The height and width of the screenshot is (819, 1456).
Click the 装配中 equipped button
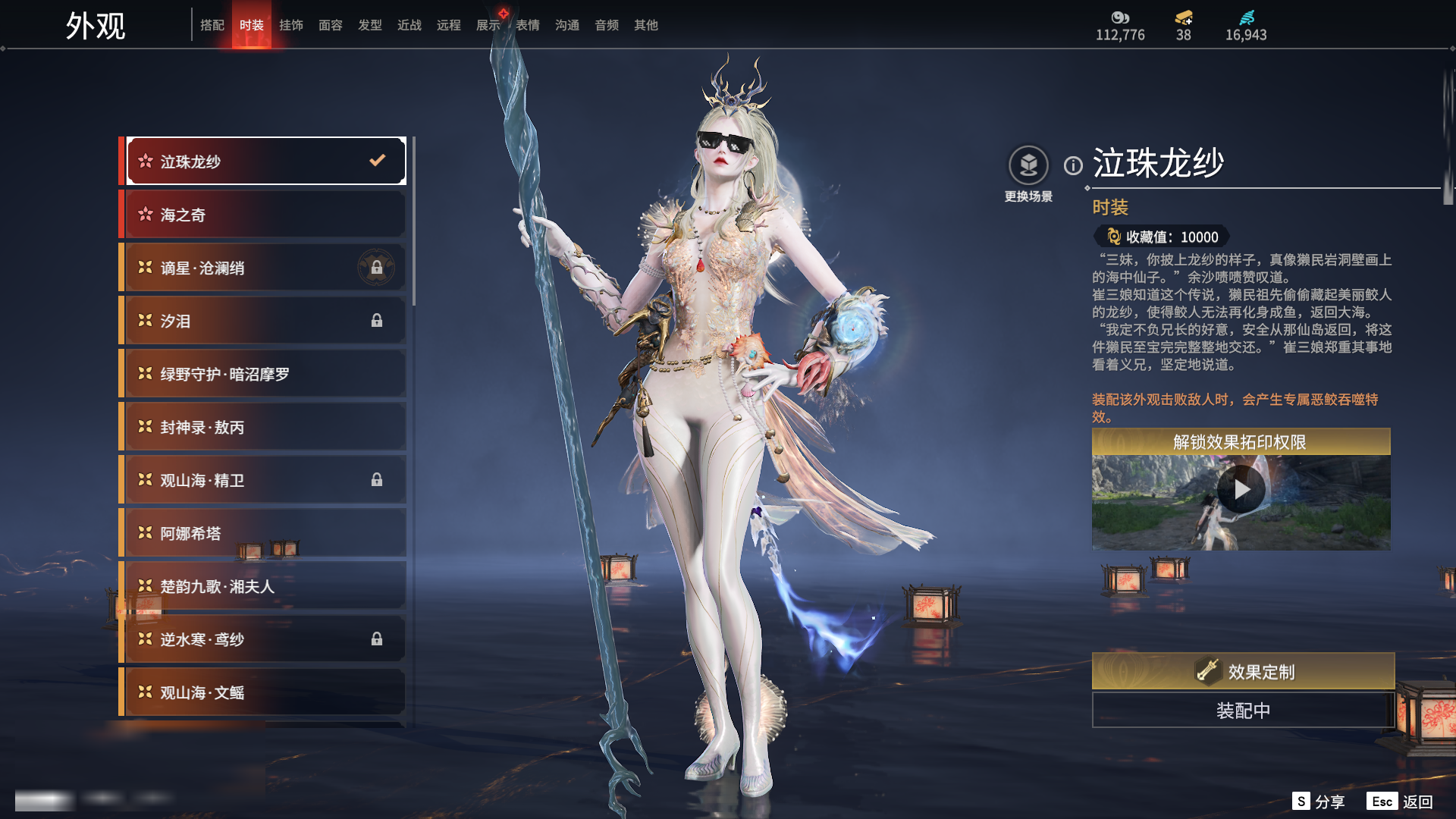(1243, 711)
